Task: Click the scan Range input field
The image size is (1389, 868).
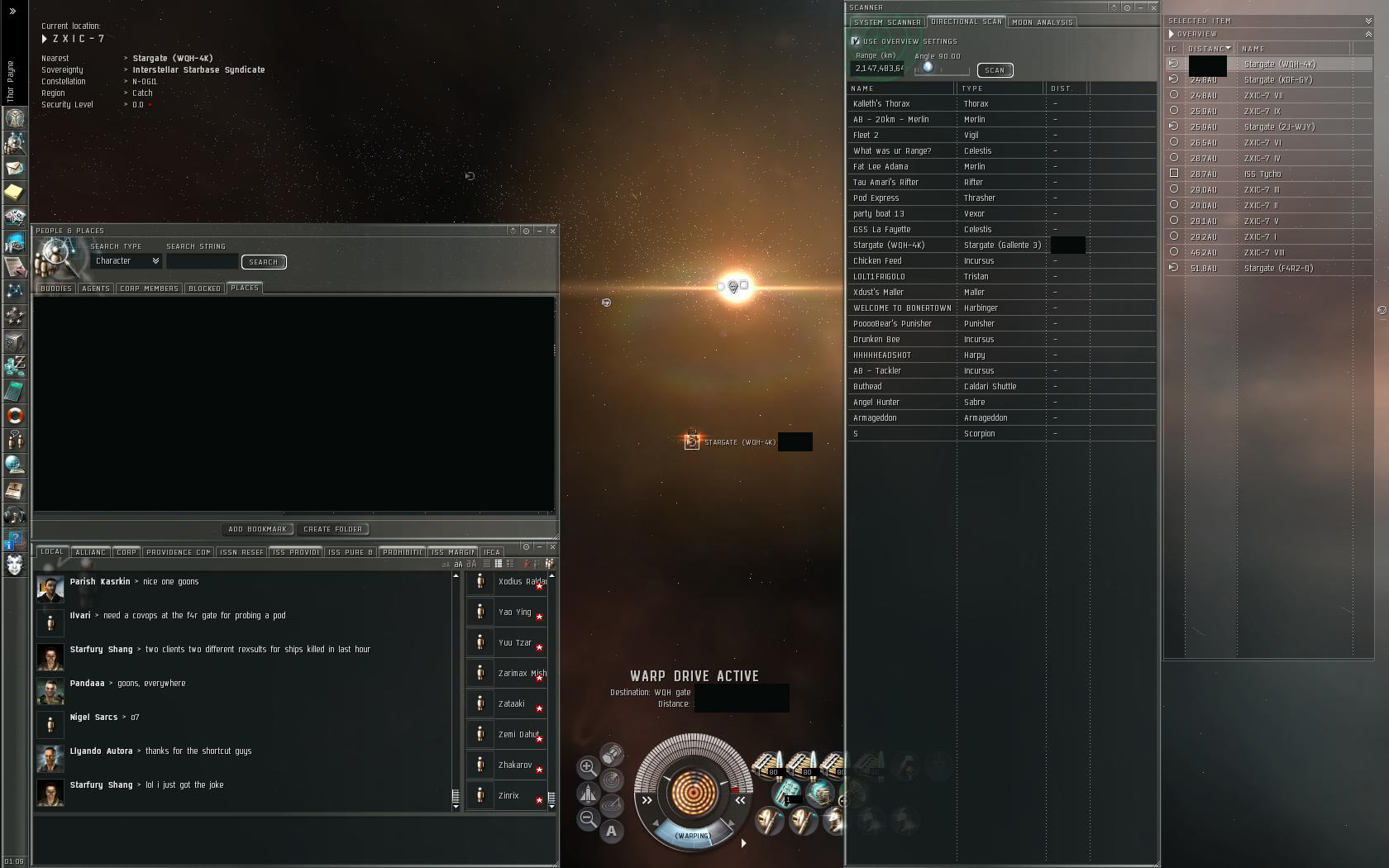Action: pos(878,69)
